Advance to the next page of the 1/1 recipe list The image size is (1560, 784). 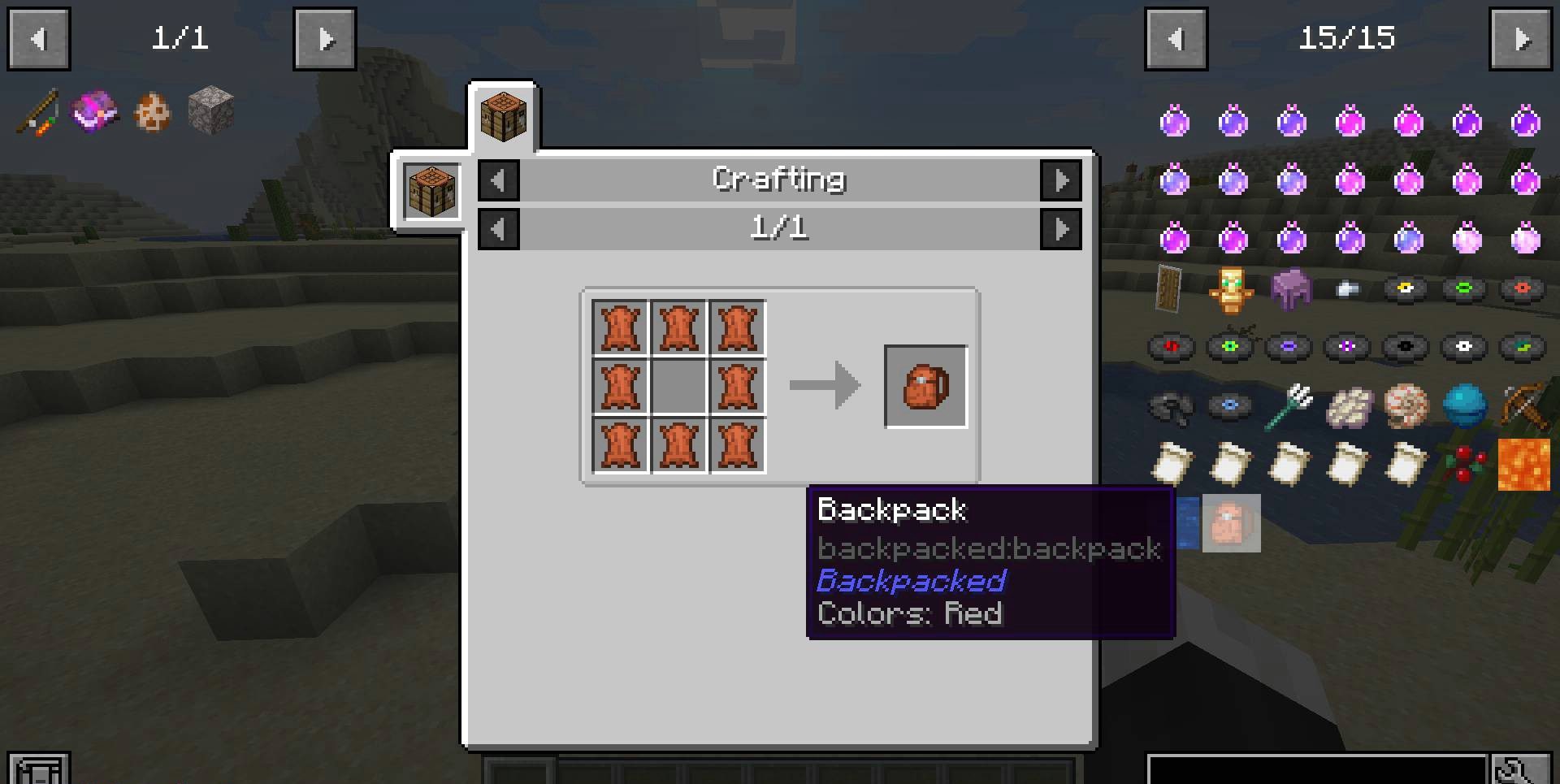1061,228
